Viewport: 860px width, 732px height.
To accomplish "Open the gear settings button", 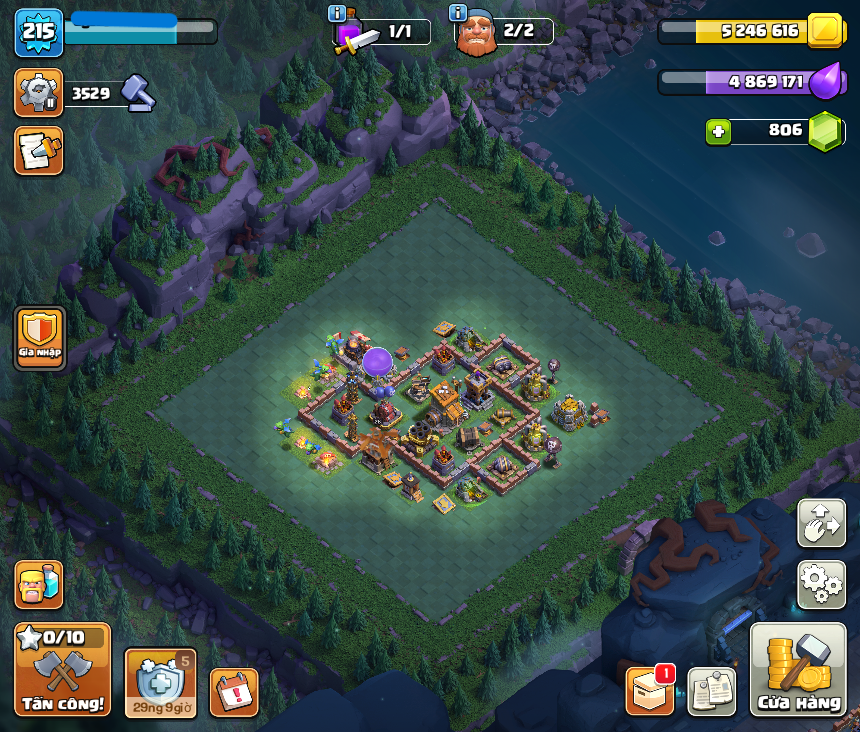I will pyautogui.click(x=821, y=582).
